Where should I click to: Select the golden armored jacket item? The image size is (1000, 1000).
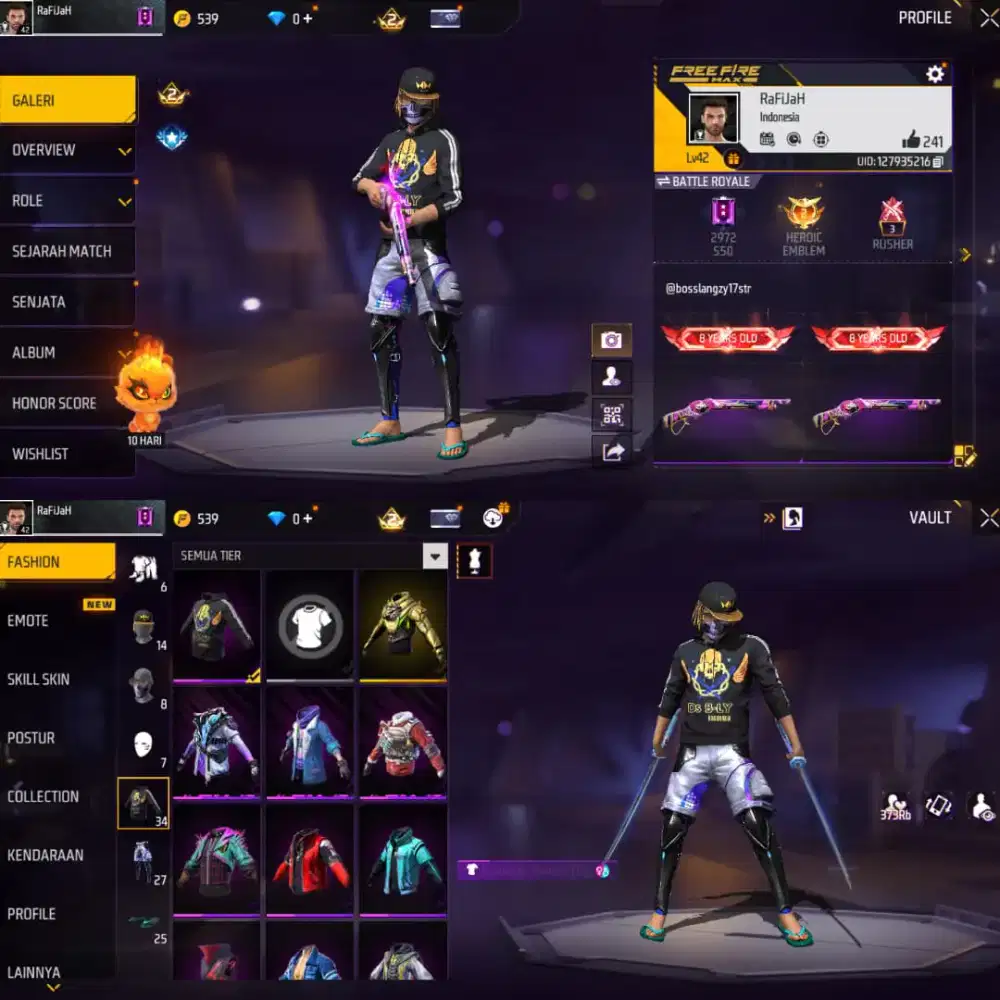click(402, 625)
